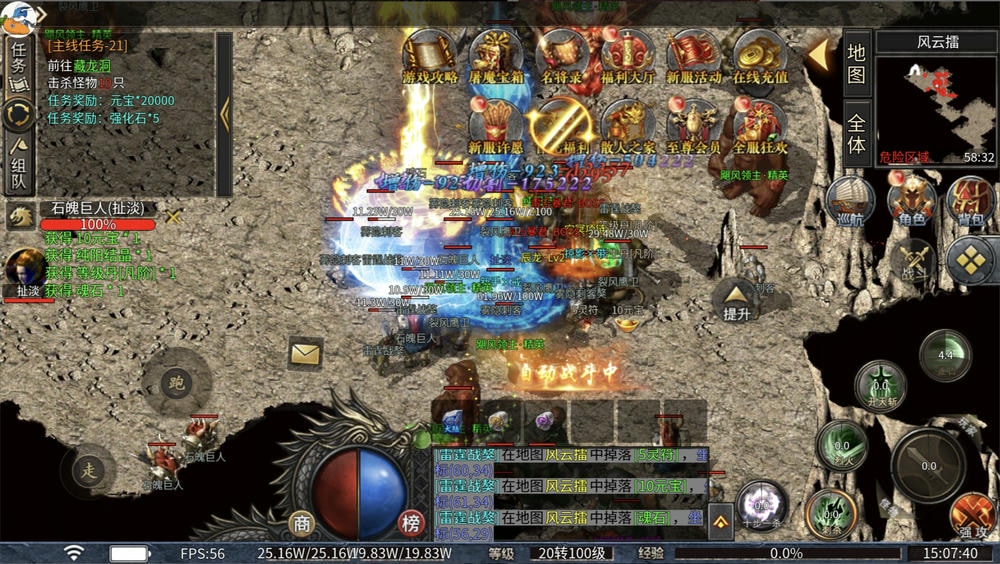This screenshot has height=564, width=1000.
Task: Open the 屠魔宝箱 treasure chest icon
Action: click(x=496, y=55)
